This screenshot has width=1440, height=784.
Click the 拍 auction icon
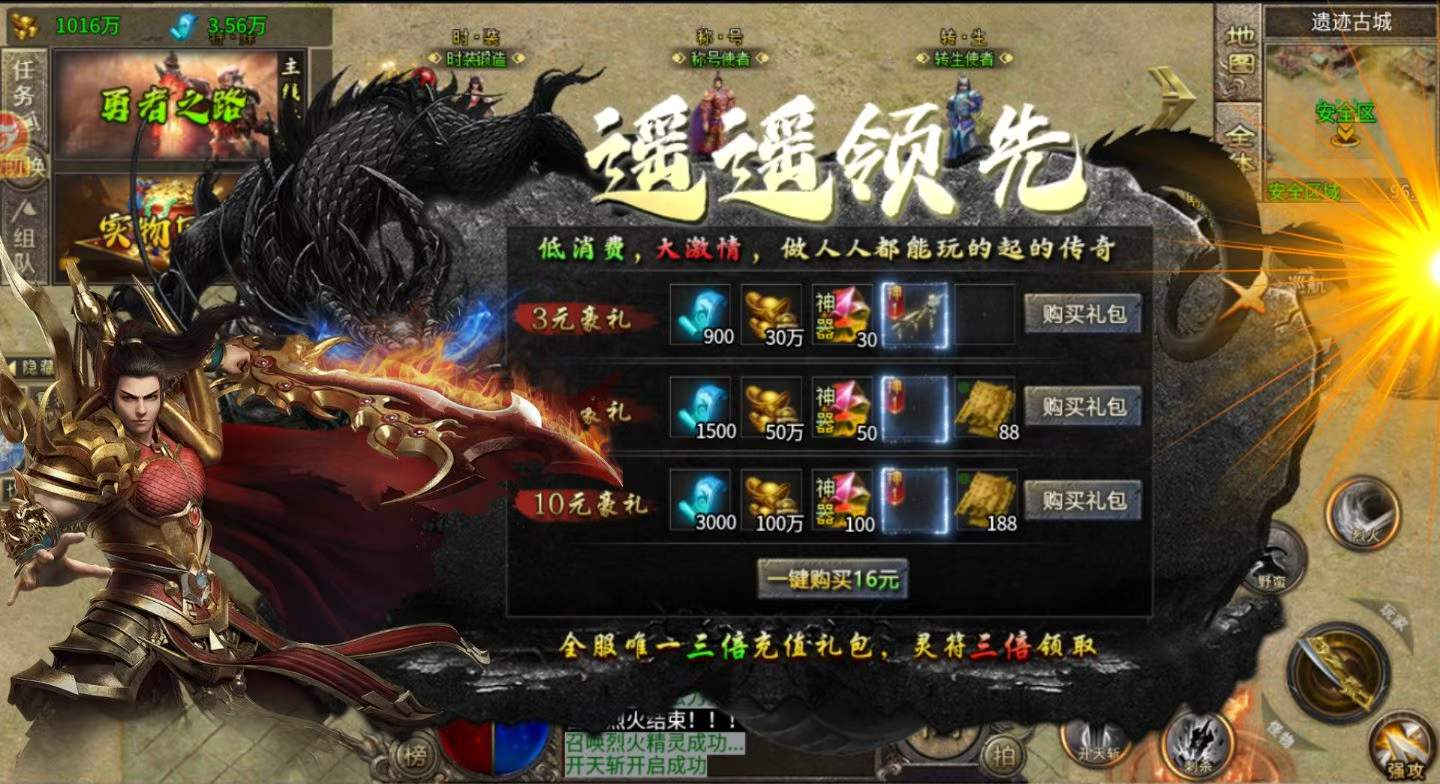pyautogui.click(x=1001, y=754)
